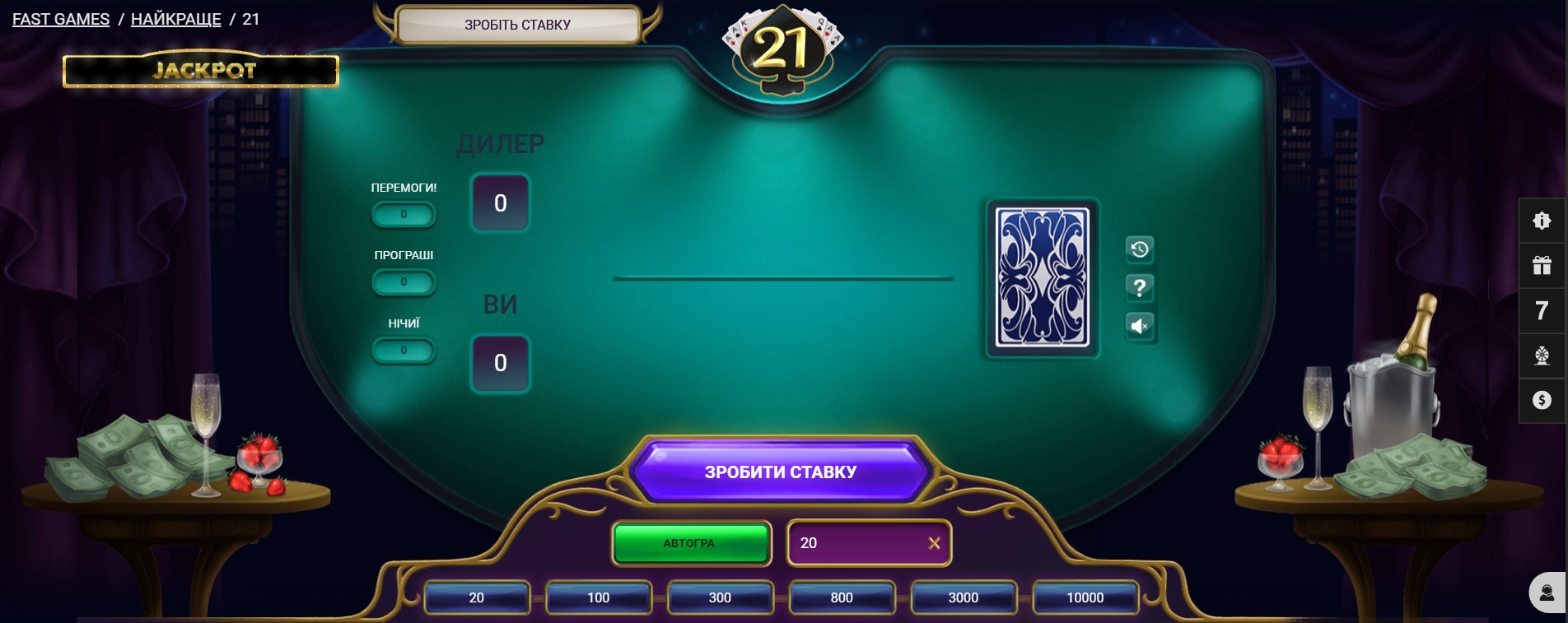Mute the game sound
The height and width of the screenshot is (623, 1568).
tap(1139, 326)
